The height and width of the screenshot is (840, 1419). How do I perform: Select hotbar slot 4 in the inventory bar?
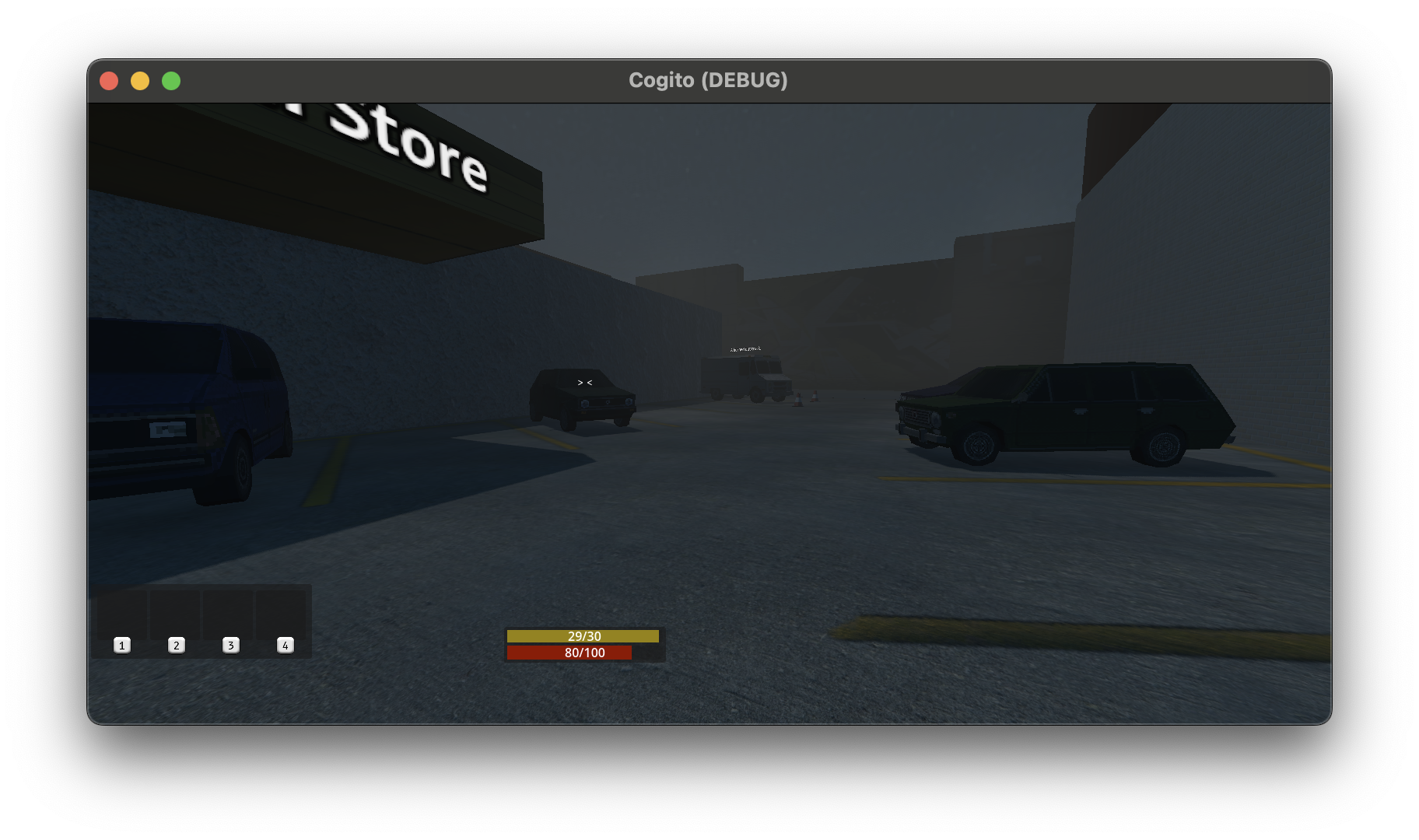285,645
